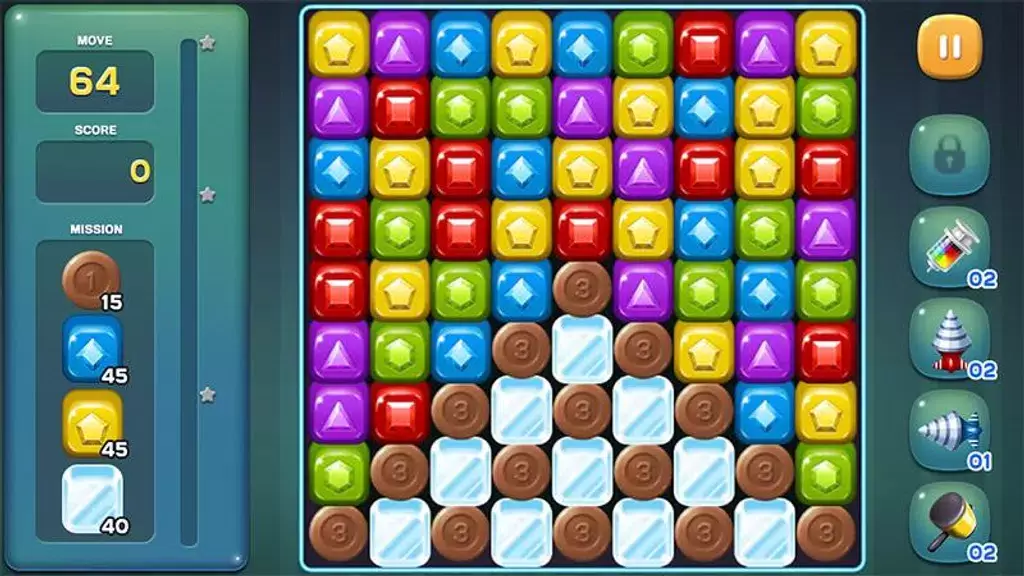Activate the rainbow syringe booster

coord(949,249)
